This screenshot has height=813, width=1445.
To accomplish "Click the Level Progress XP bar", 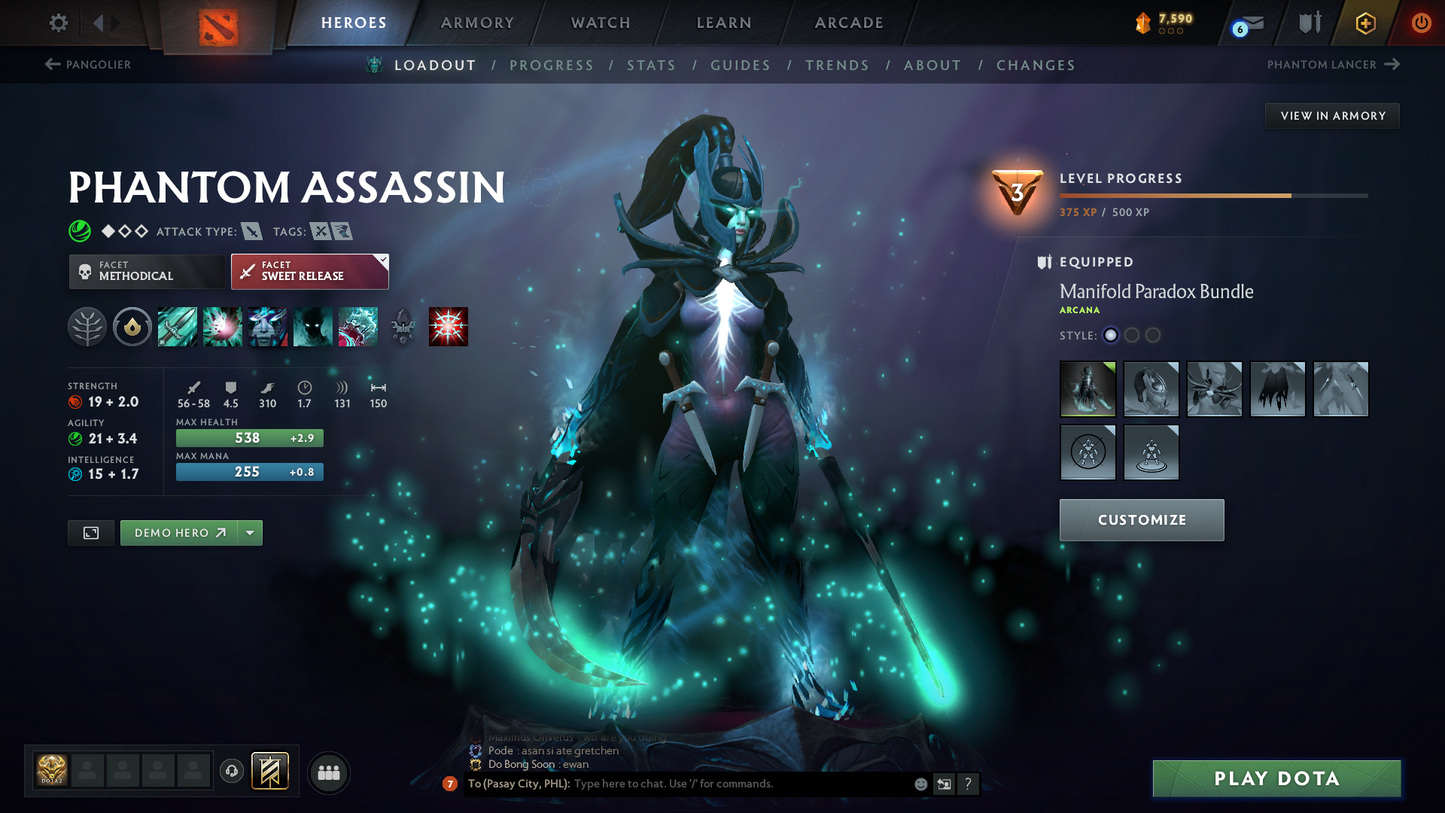I will (1214, 196).
